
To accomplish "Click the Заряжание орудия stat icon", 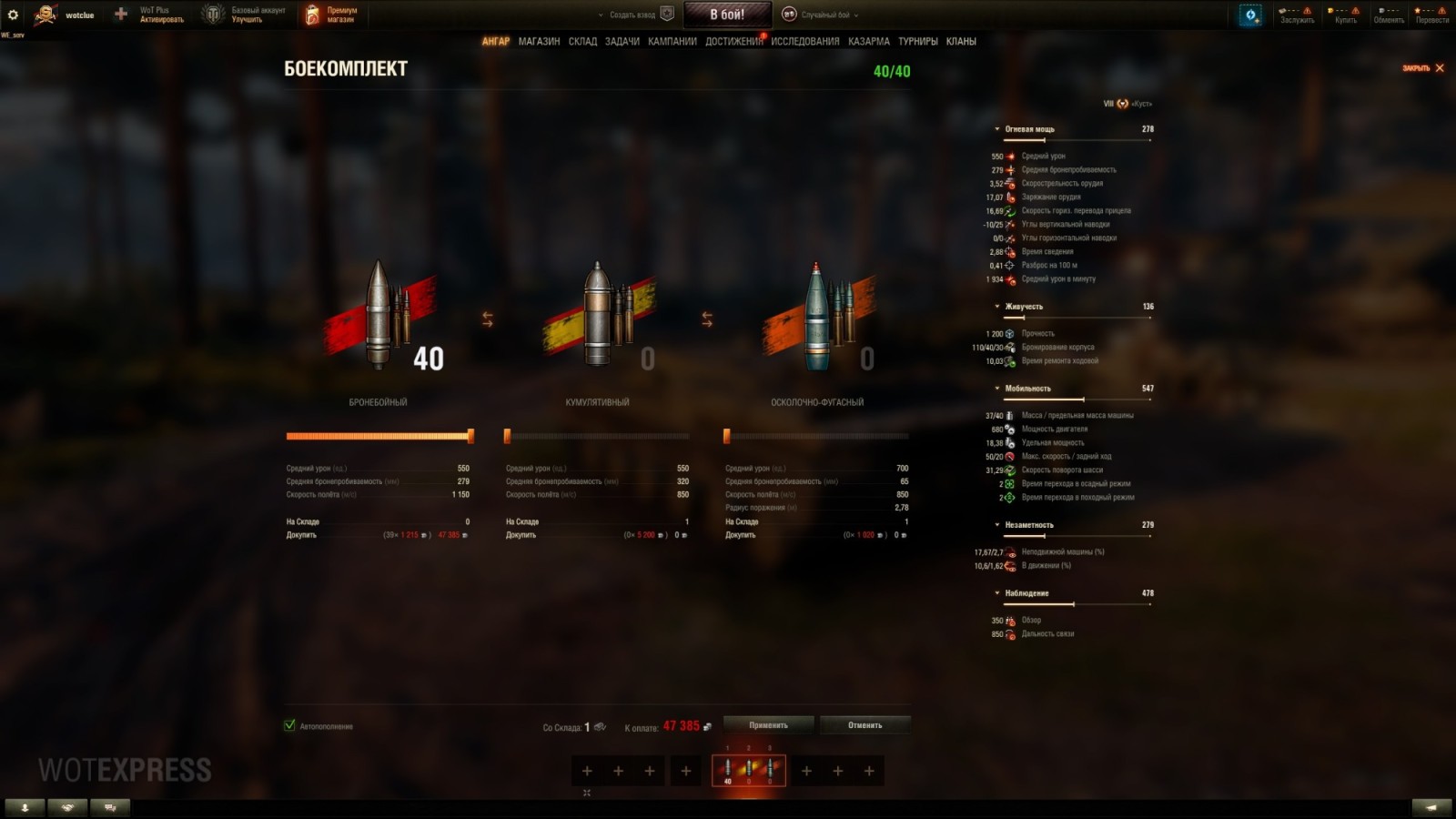I will [x=1010, y=197].
